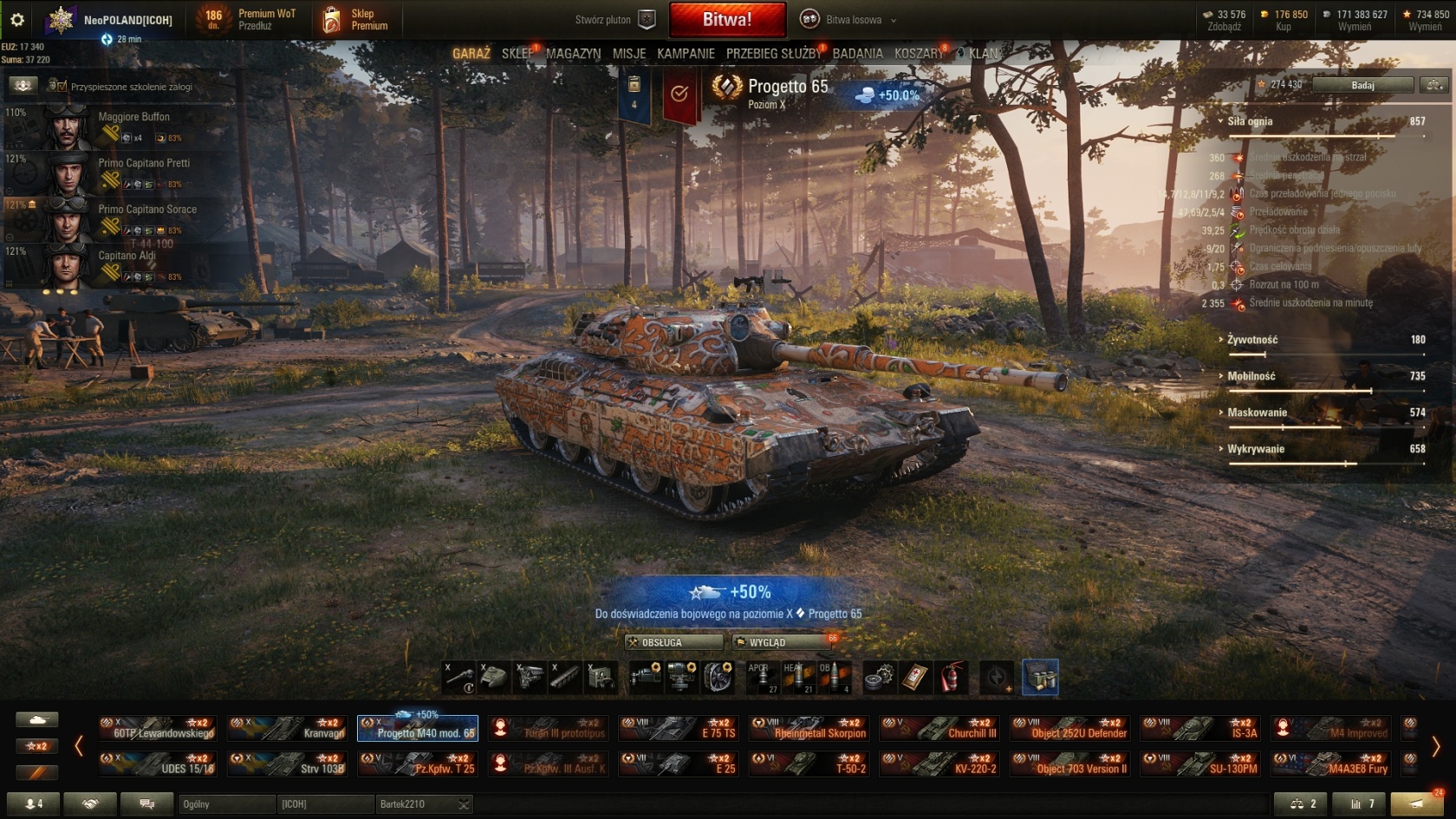Expand the Żywotność stats section
The width and height of the screenshot is (1456, 819).
[1252, 340]
